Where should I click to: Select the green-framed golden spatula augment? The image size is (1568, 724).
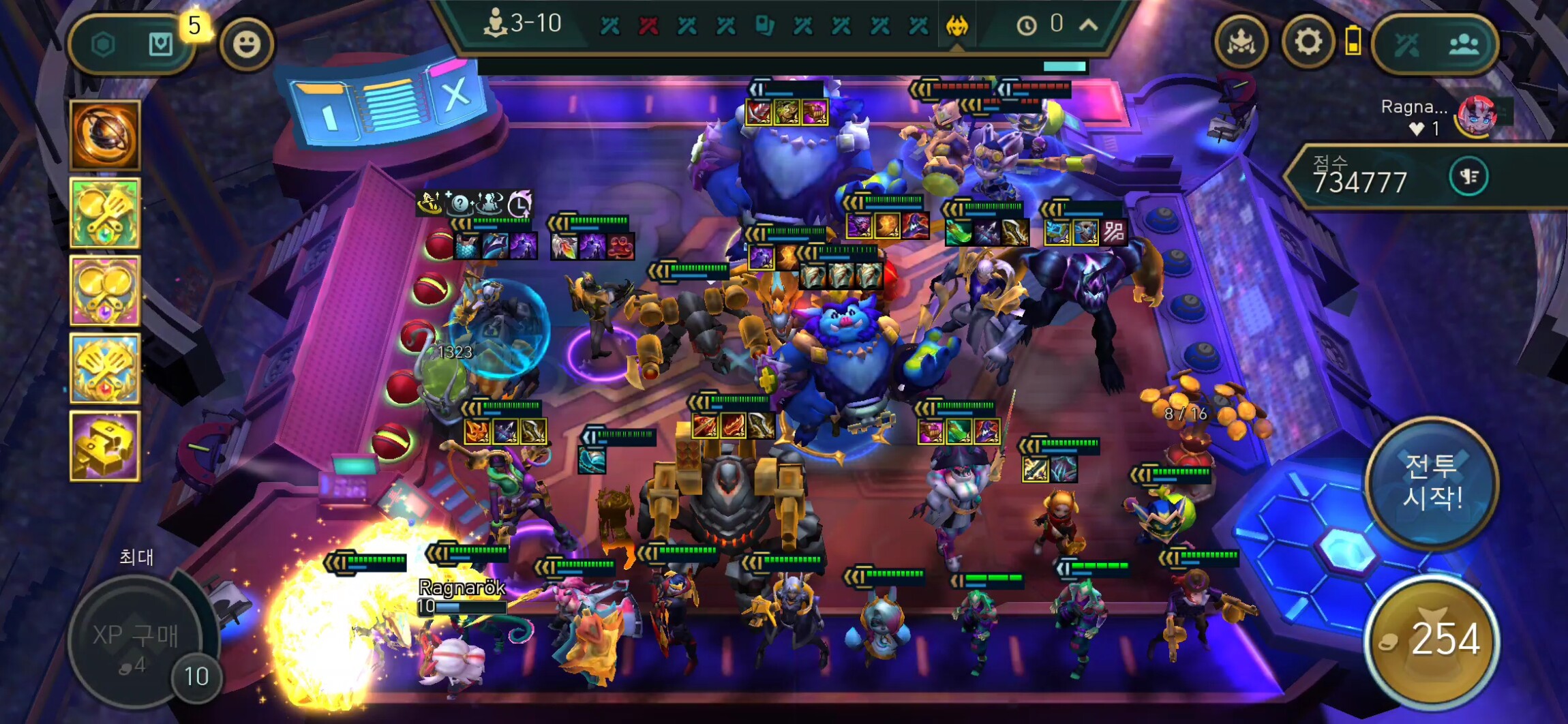click(x=105, y=213)
